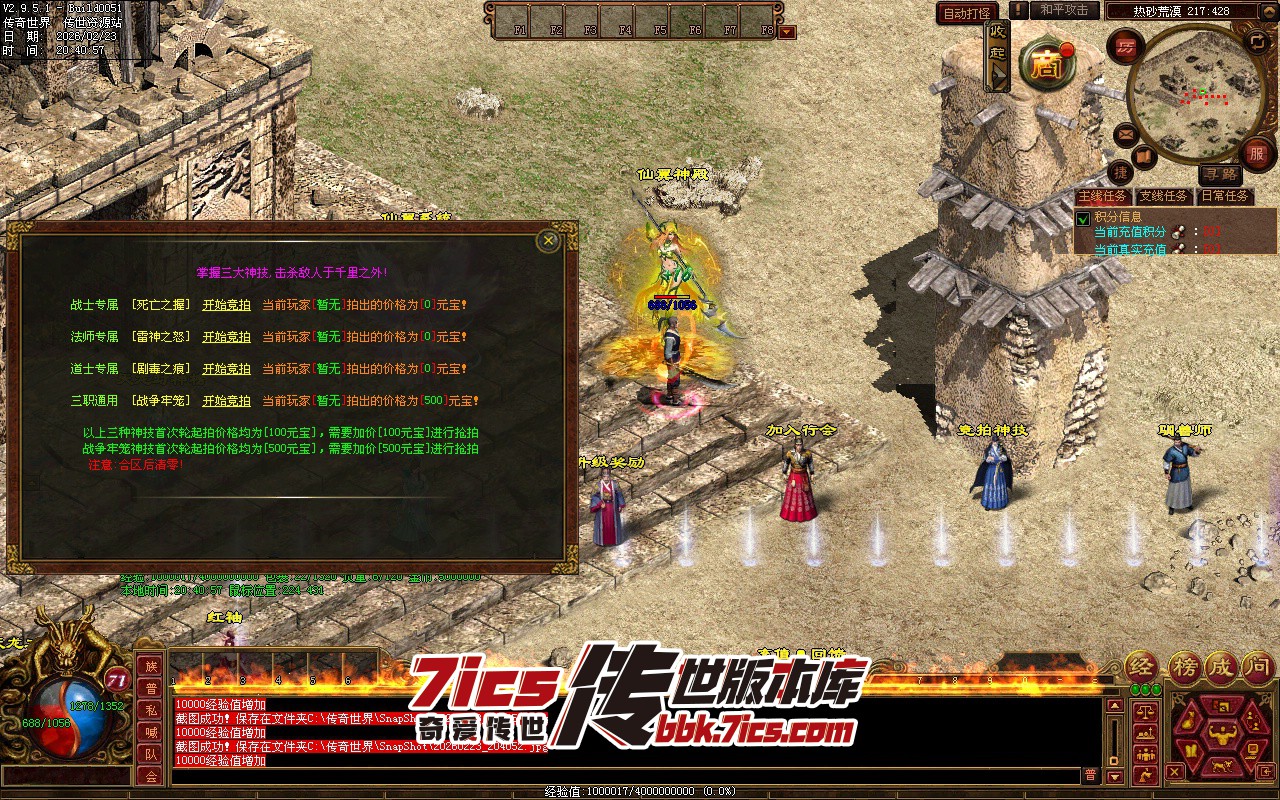
Task: Toggle the 积分信息 checkbox
Action: coord(1082,218)
